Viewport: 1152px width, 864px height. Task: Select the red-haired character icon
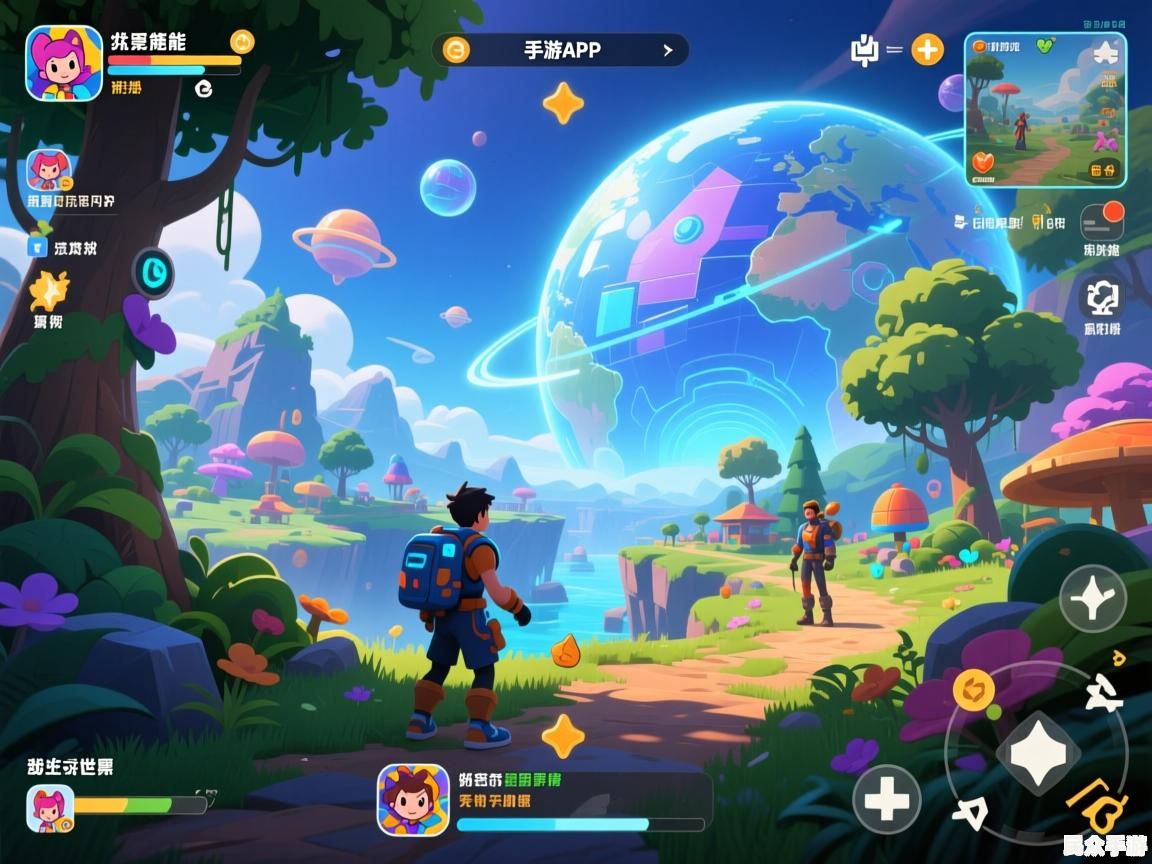[x=47, y=170]
